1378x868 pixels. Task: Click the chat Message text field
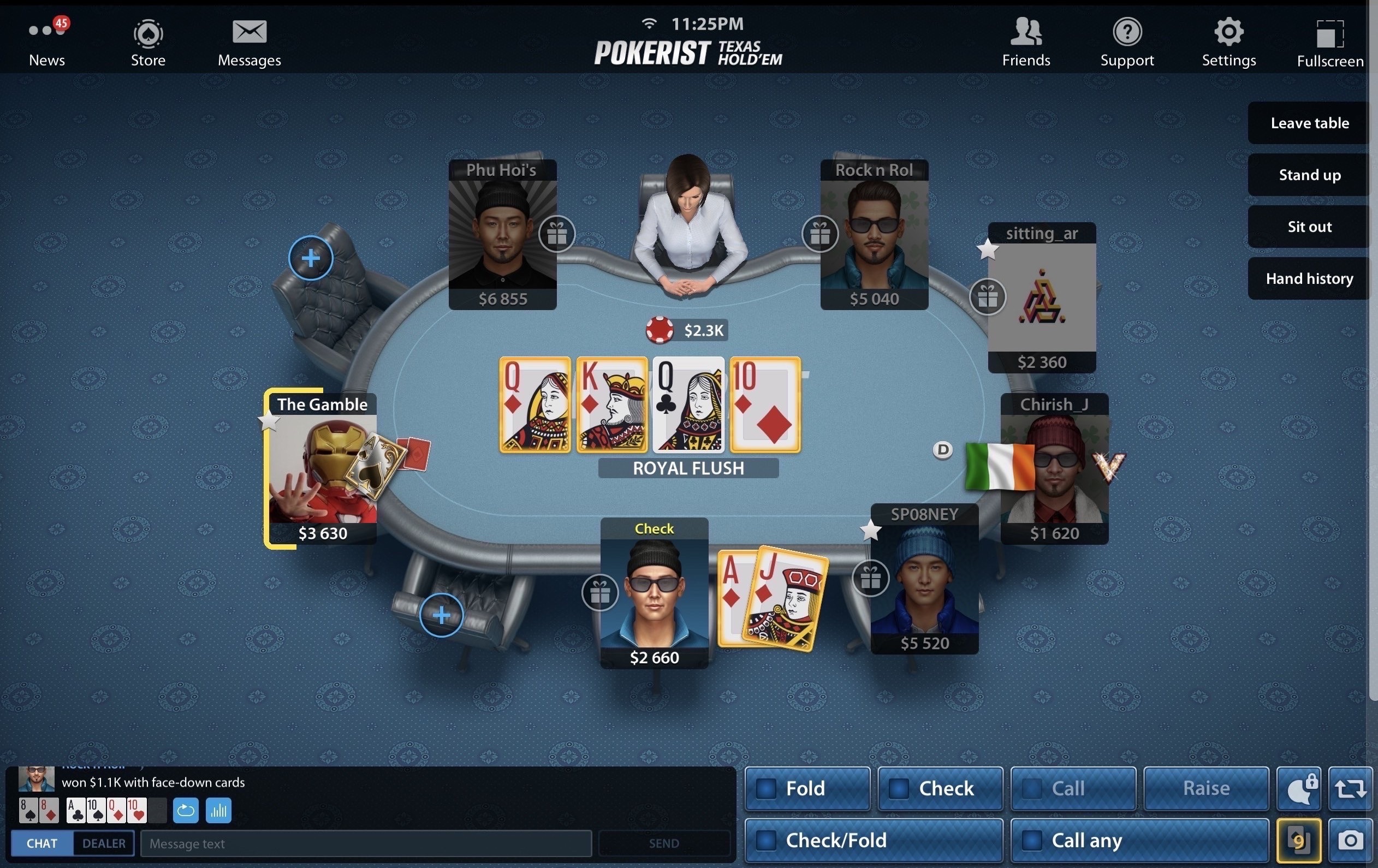pyautogui.click(x=366, y=843)
